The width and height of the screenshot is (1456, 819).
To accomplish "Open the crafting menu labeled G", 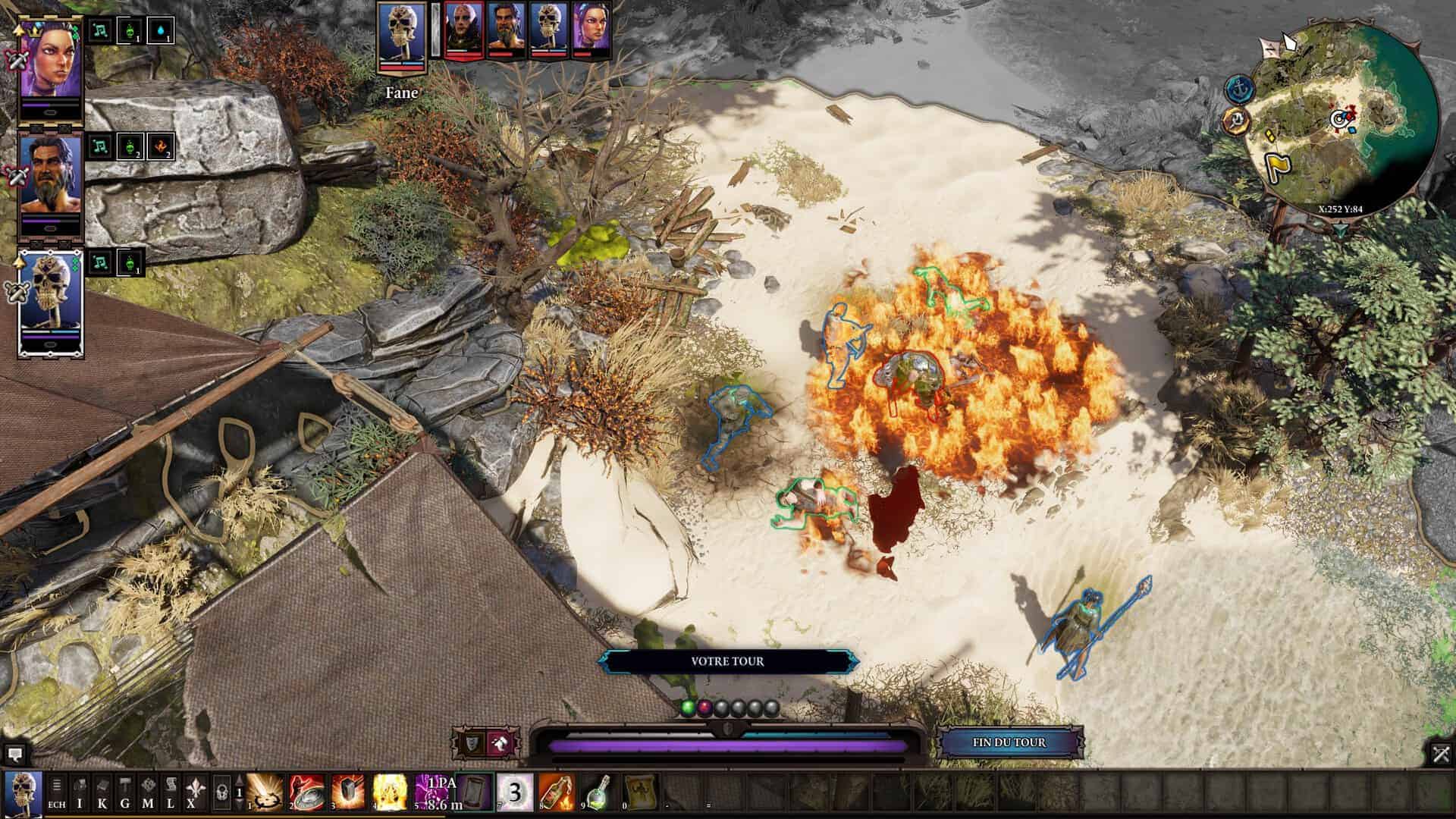I will (x=125, y=792).
